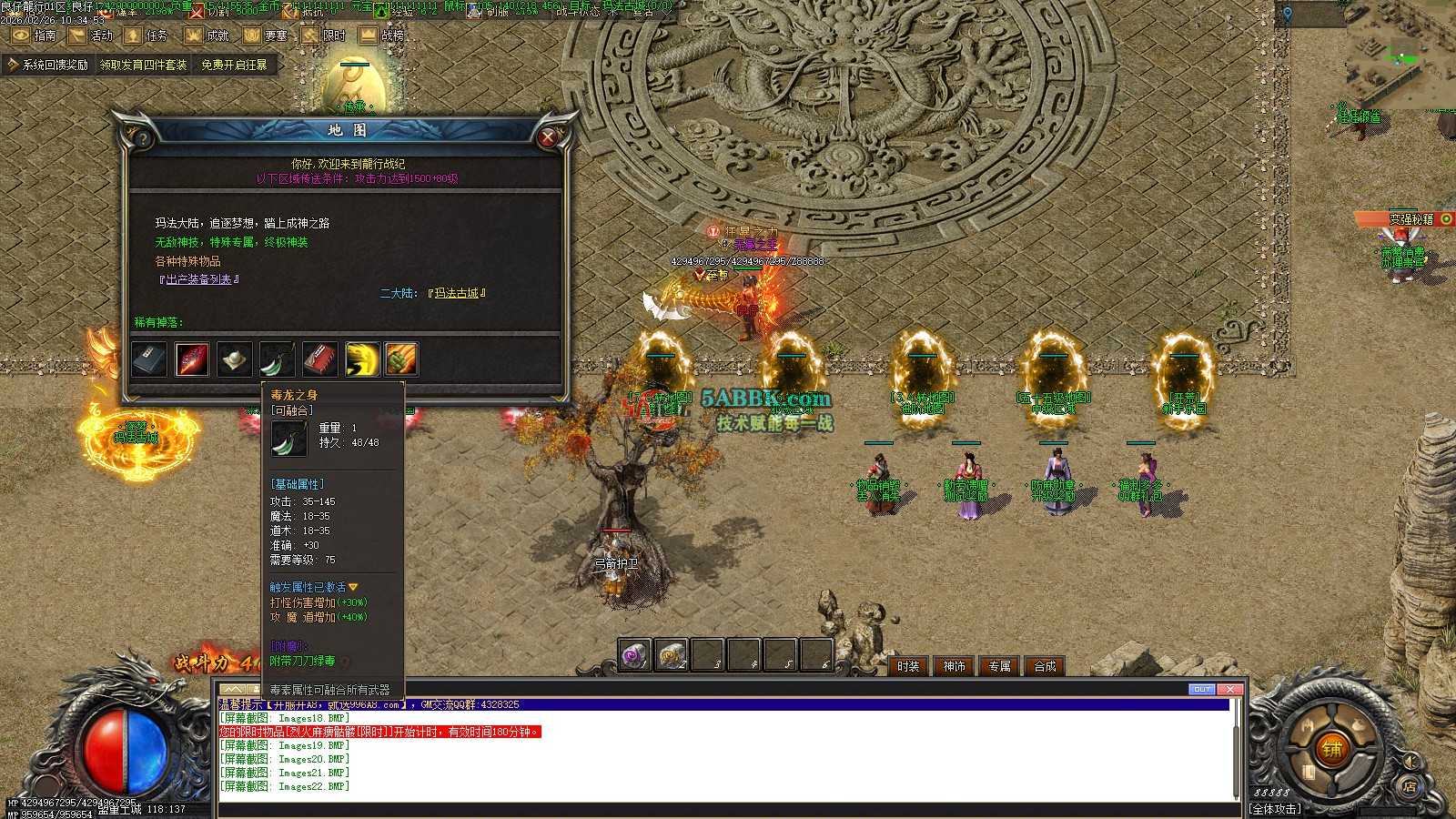Image resolution: width=1456 pixels, height=819 pixels.
Task: Click the question mark help button
Action: (x=141, y=136)
